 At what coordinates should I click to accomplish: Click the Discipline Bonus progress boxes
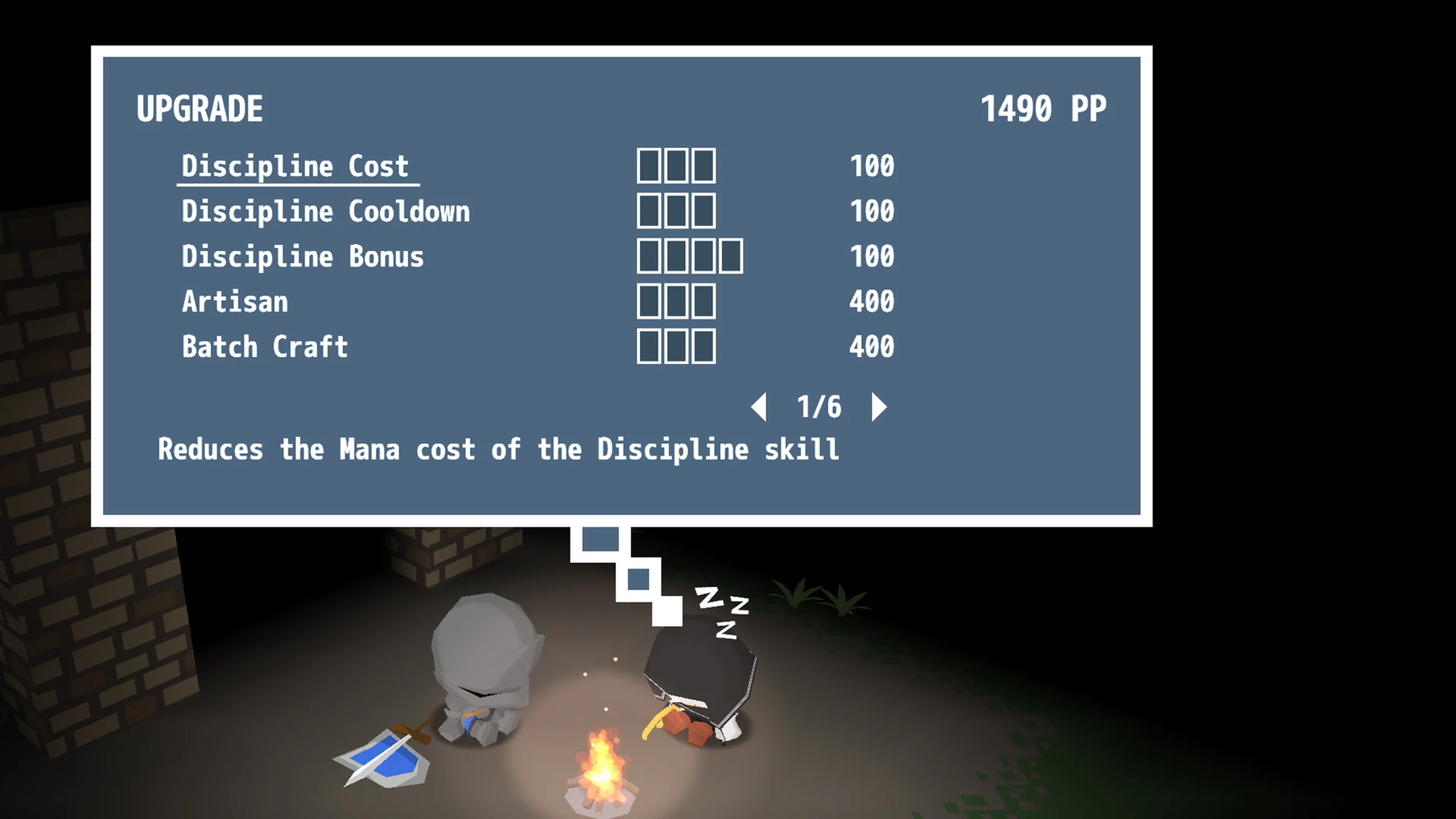(x=690, y=256)
